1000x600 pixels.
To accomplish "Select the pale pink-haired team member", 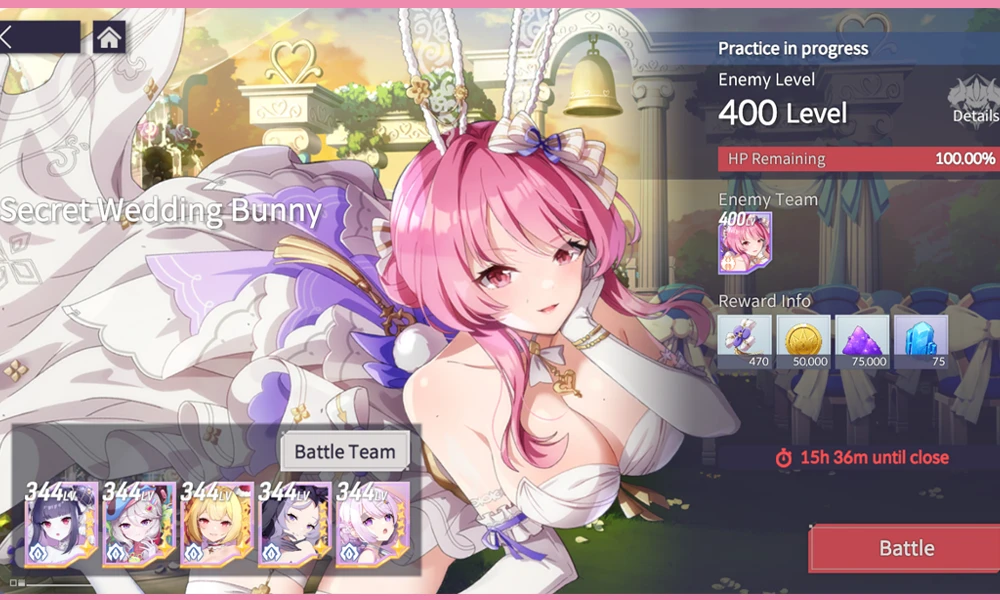I will pyautogui.click(x=372, y=525).
